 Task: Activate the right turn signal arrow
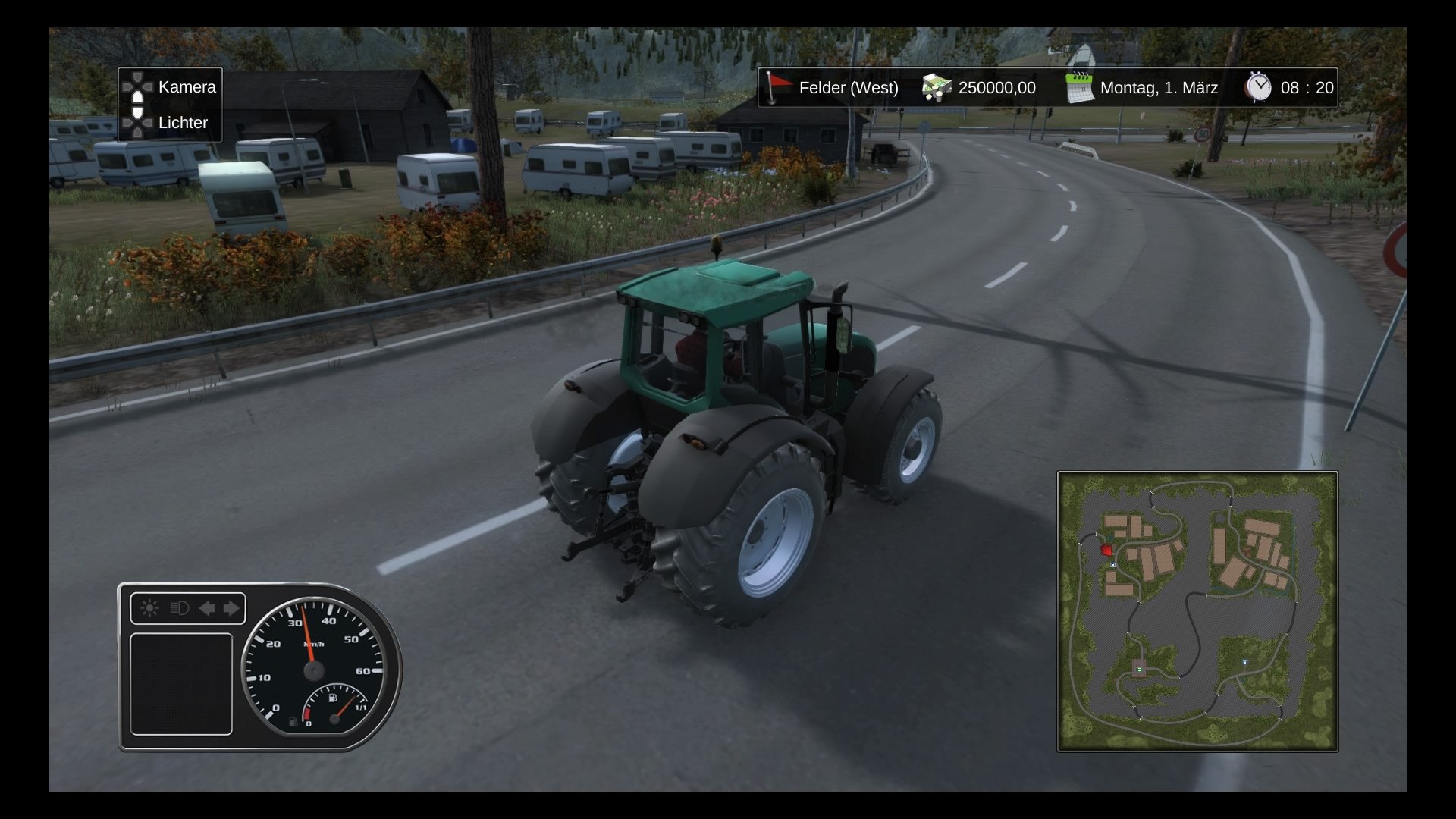[x=231, y=608]
